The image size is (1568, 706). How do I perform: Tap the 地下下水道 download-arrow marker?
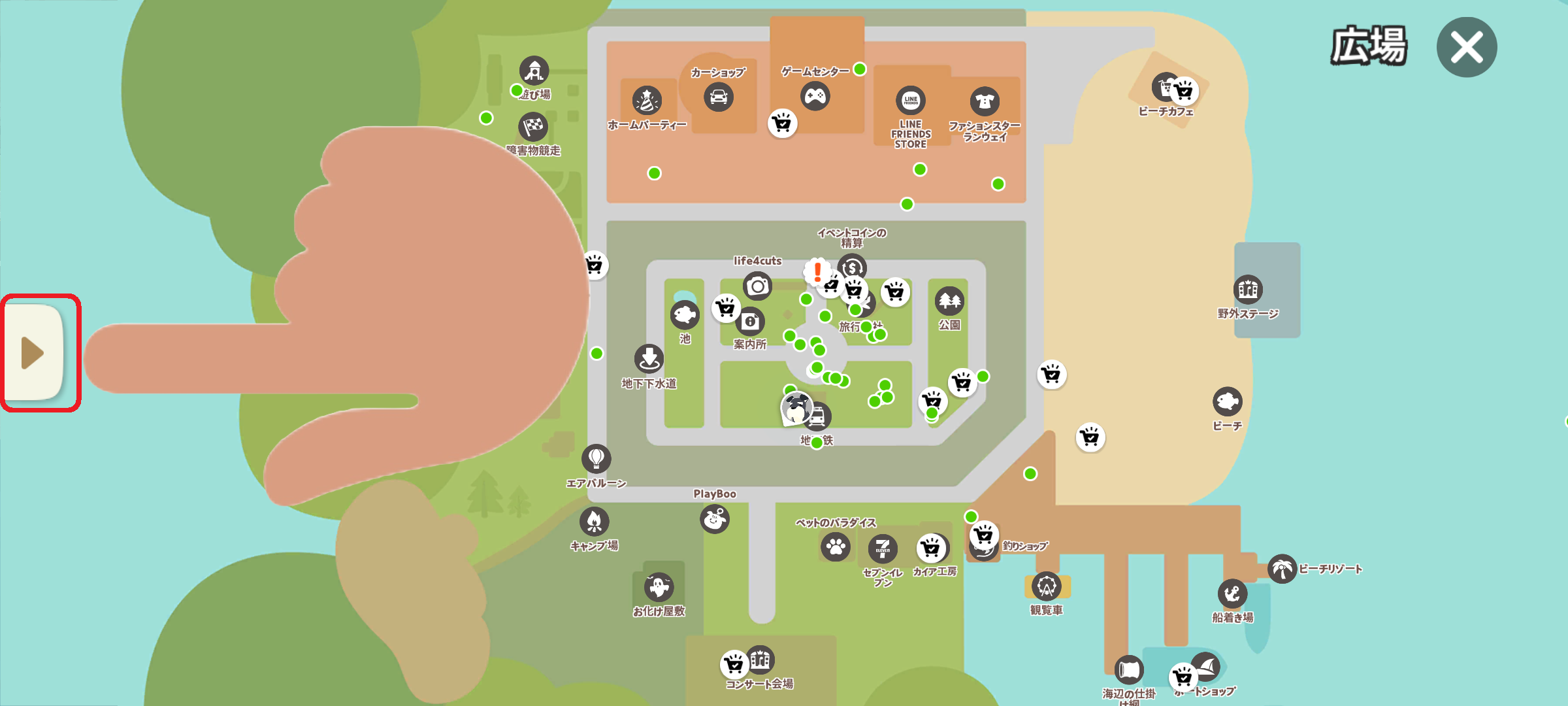click(649, 359)
